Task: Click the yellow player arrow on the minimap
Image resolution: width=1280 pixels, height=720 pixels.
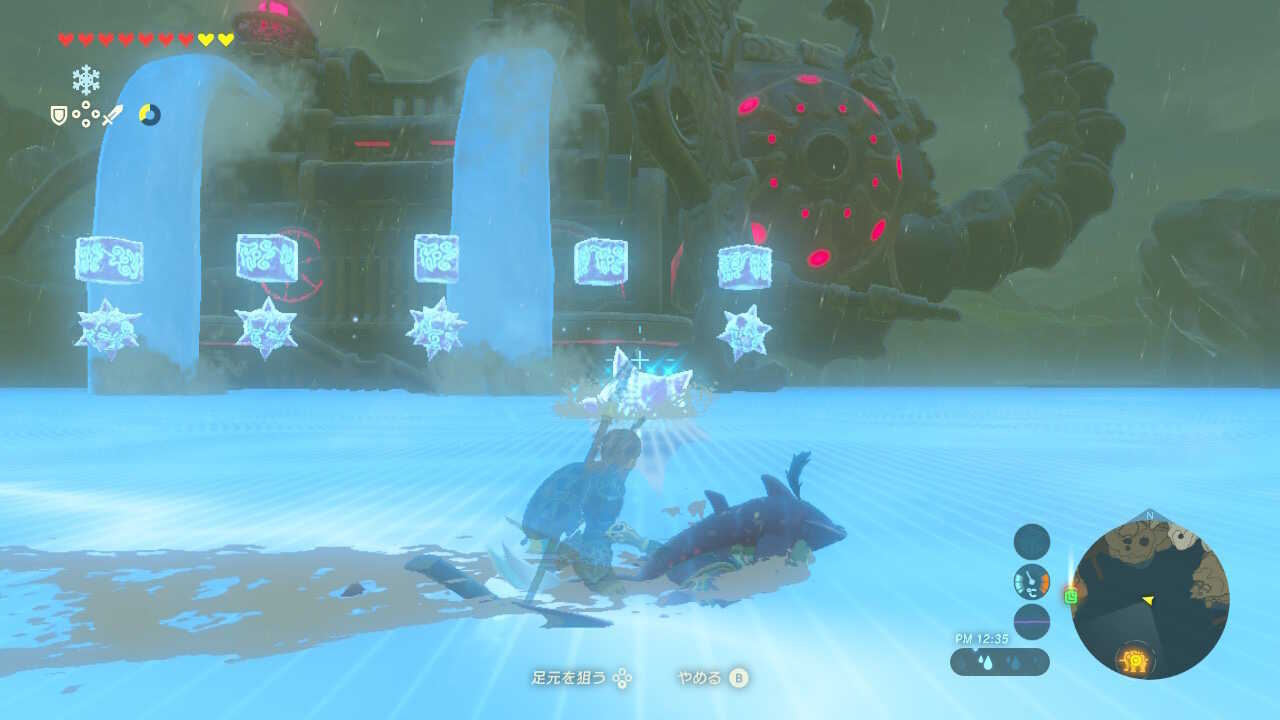Action: point(1147,601)
